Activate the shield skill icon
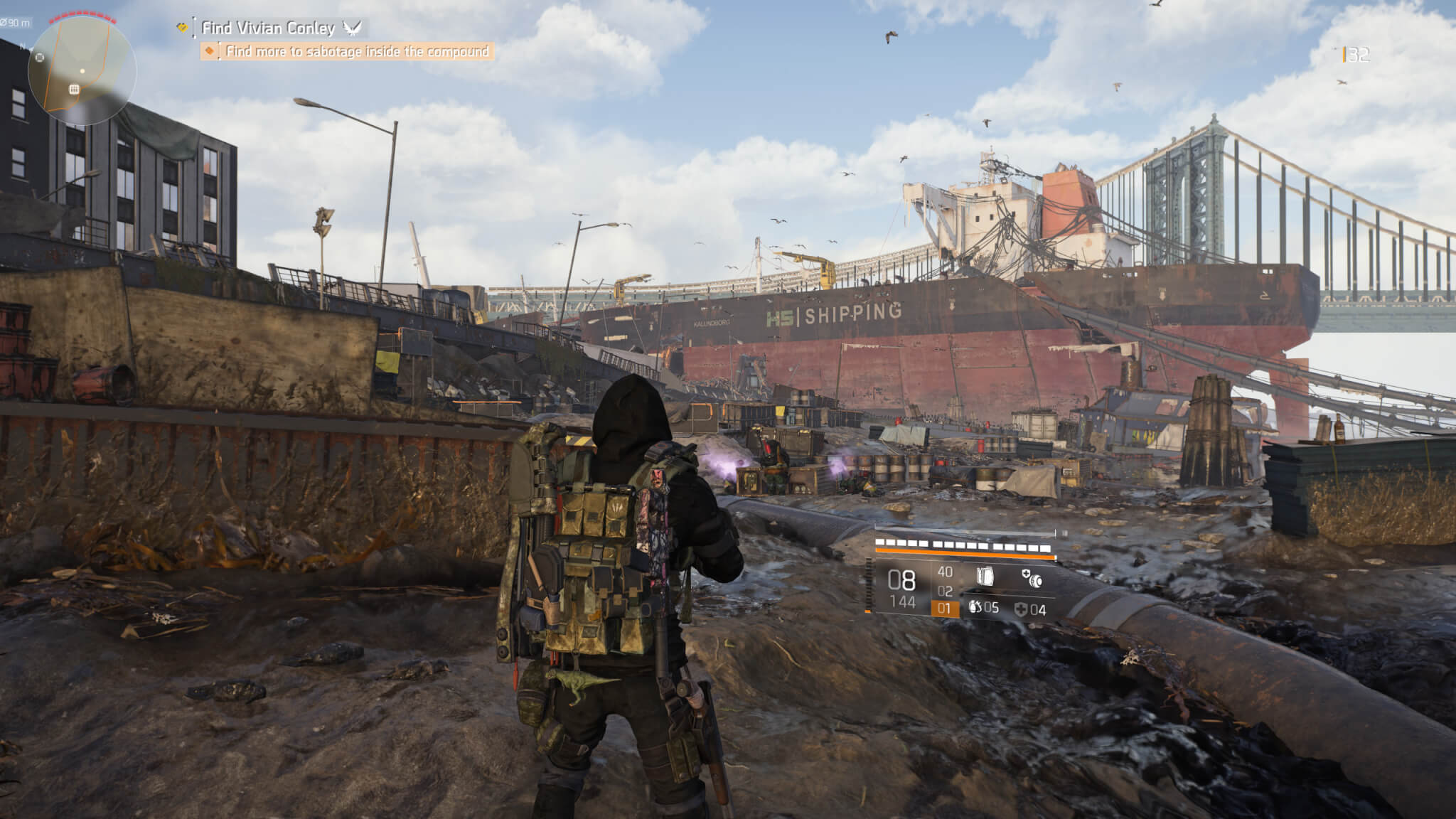The height and width of the screenshot is (819, 1456). click(x=984, y=577)
